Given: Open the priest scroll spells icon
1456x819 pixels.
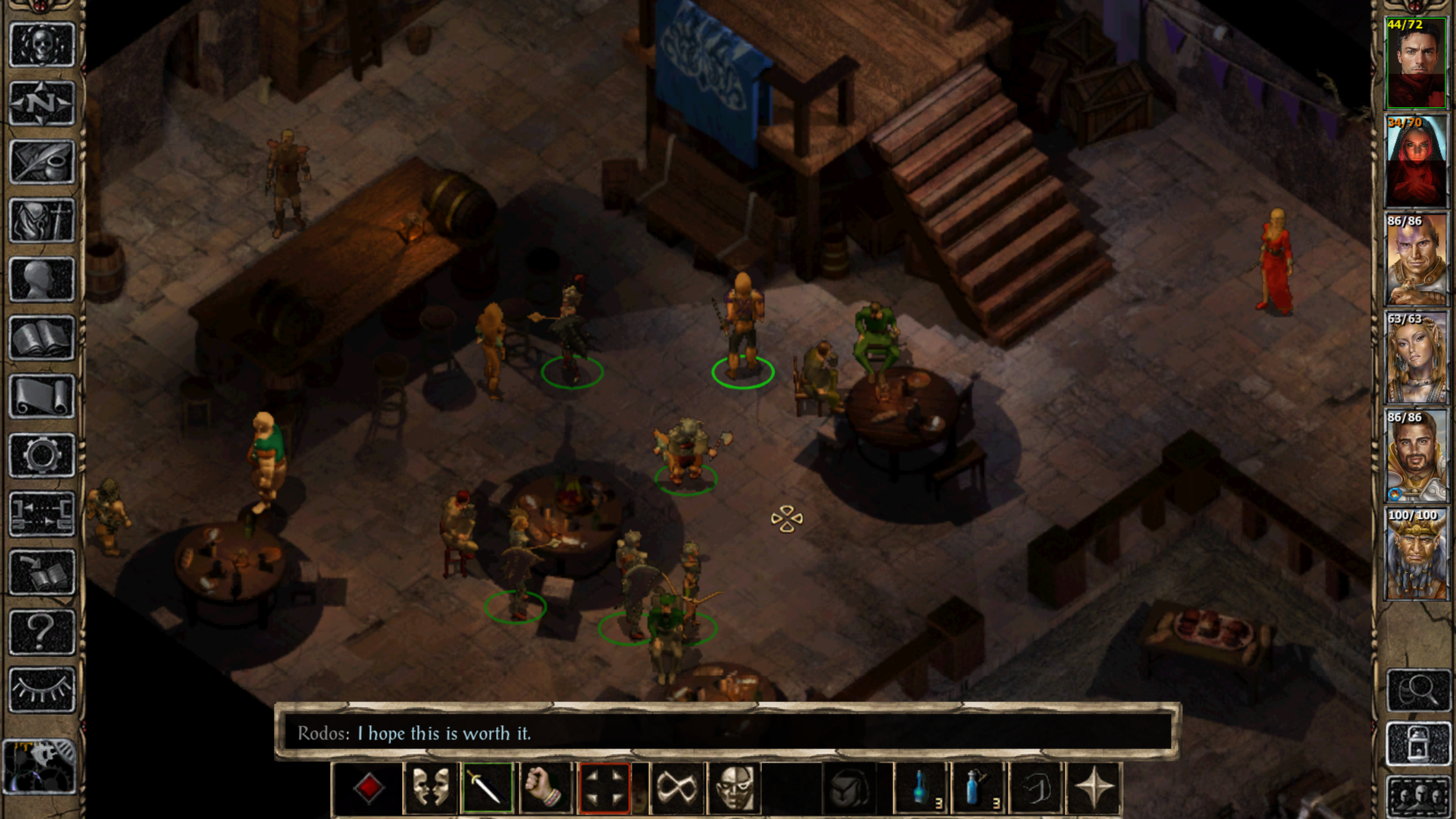Looking at the screenshot, I should tap(42, 394).
